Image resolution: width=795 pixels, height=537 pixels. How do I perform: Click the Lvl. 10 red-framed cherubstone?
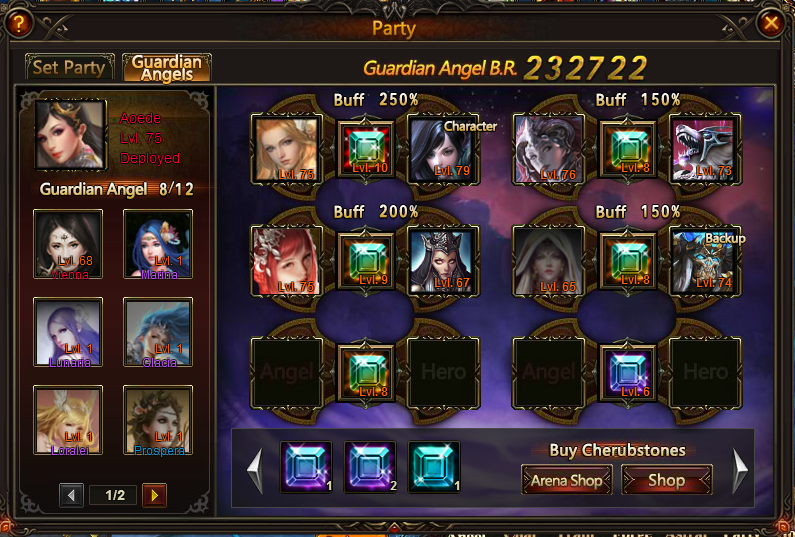click(365, 150)
